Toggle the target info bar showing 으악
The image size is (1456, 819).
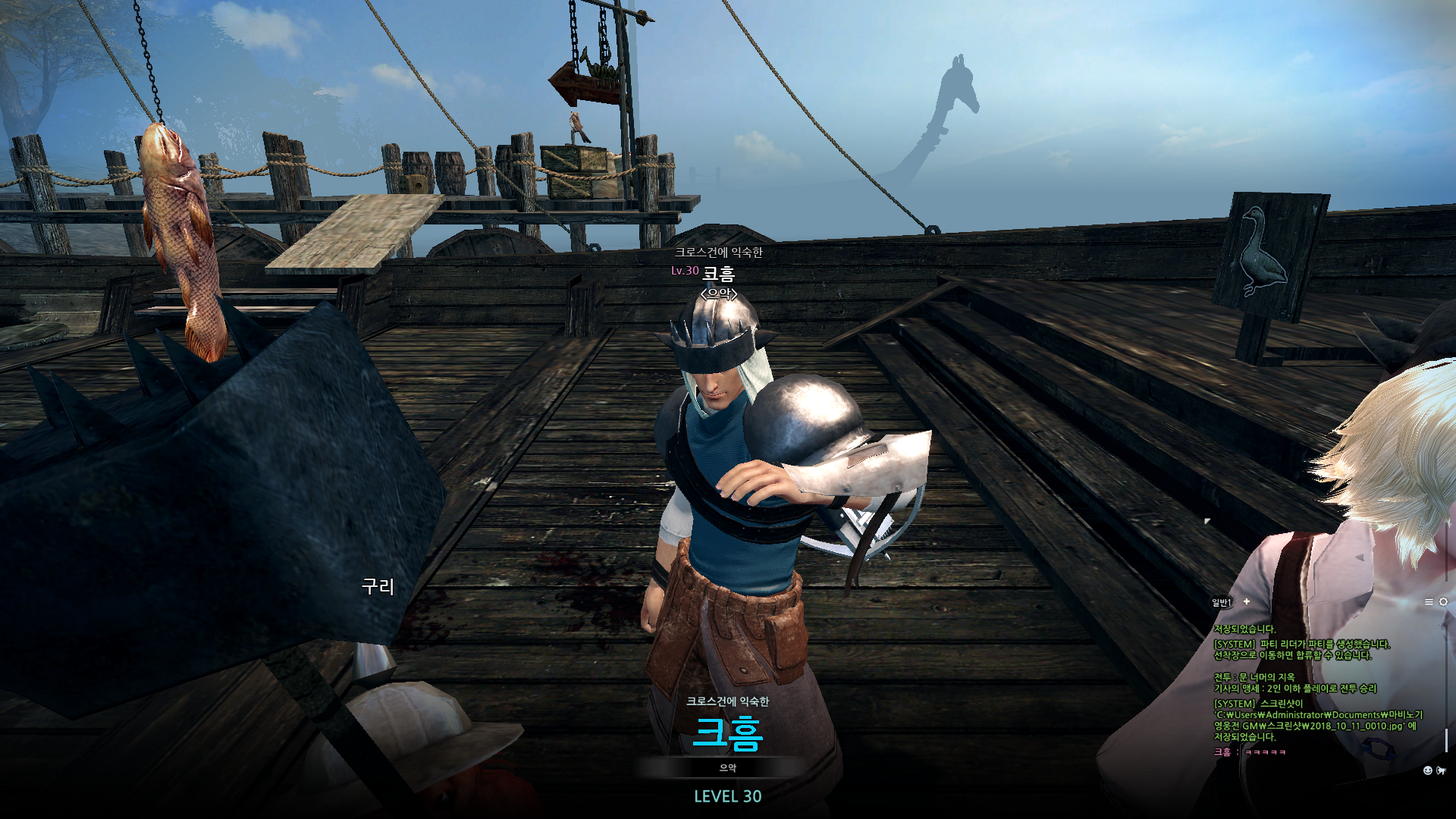[728, 768]
